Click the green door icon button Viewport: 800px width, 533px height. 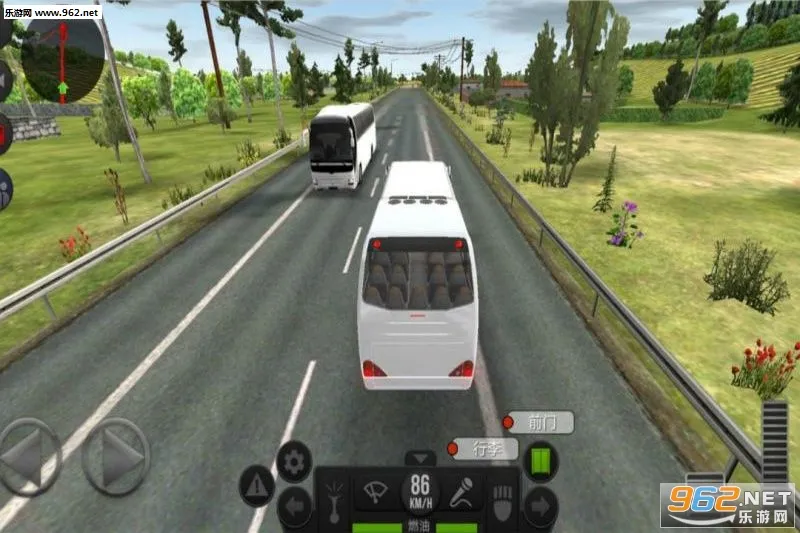(x=541, y=461)
